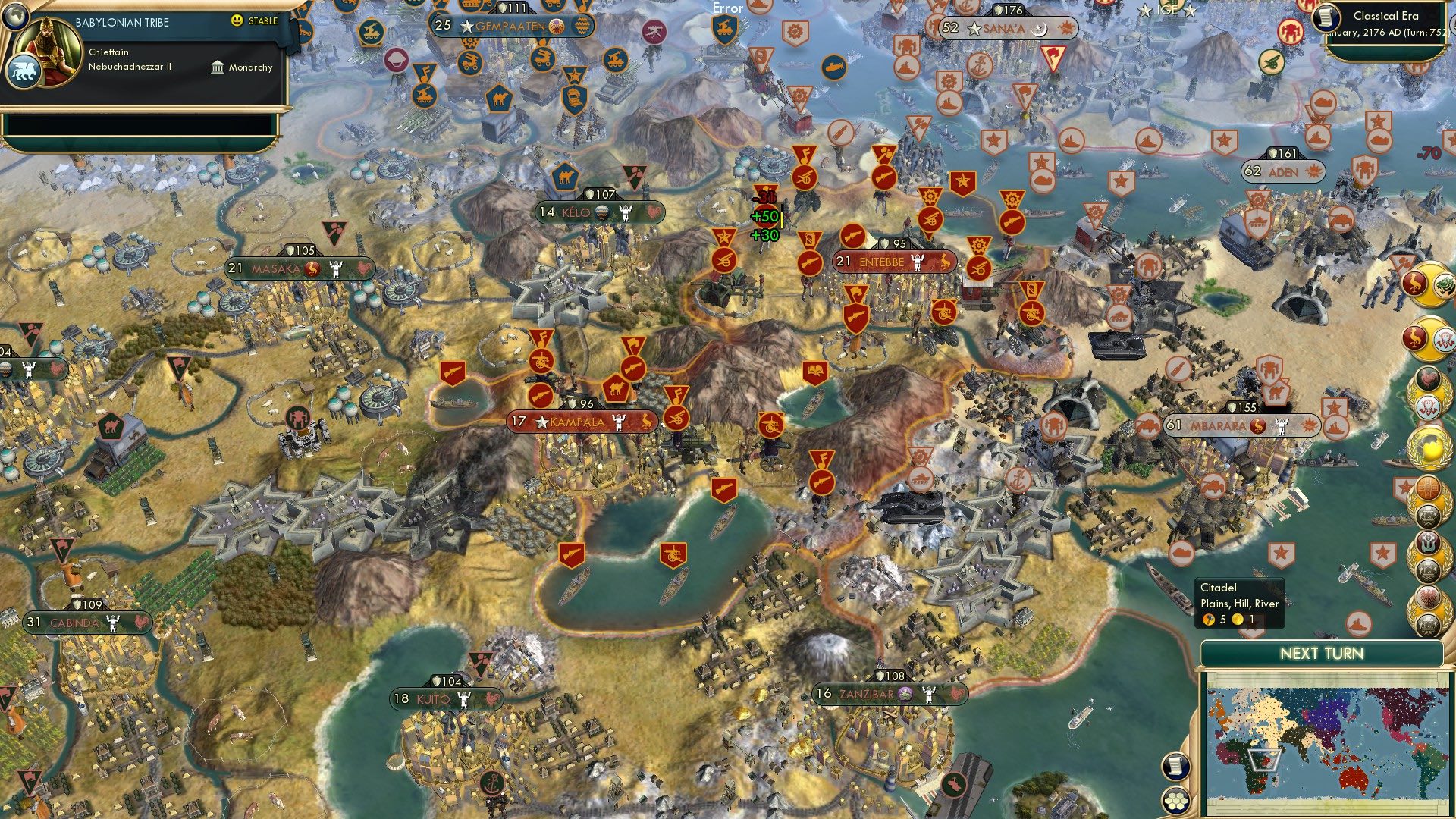Click the happiness smiley beside STABLE
Image resolution: width=1456 pixels, height=819 pixels.
point(238,21)
